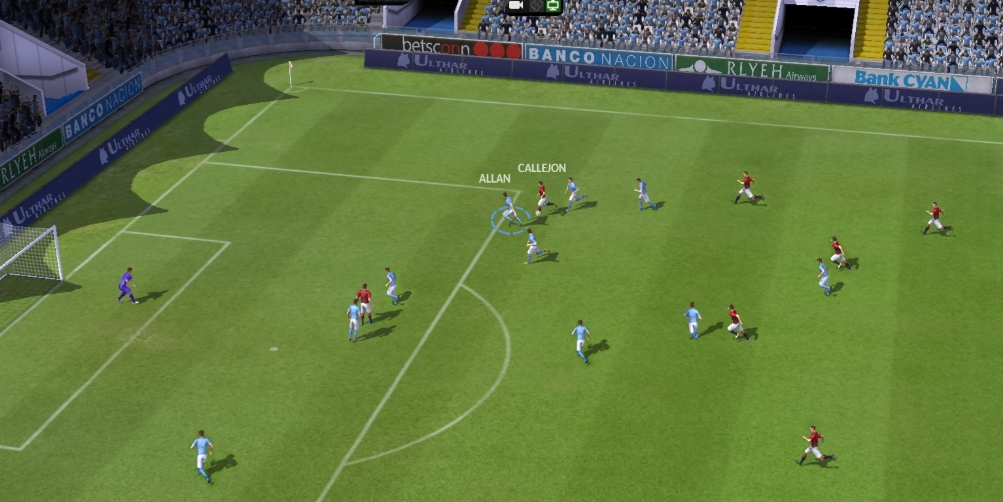Click the green monitor display icon
Viewport: 1003px width, 502px height.
[553, 5]
